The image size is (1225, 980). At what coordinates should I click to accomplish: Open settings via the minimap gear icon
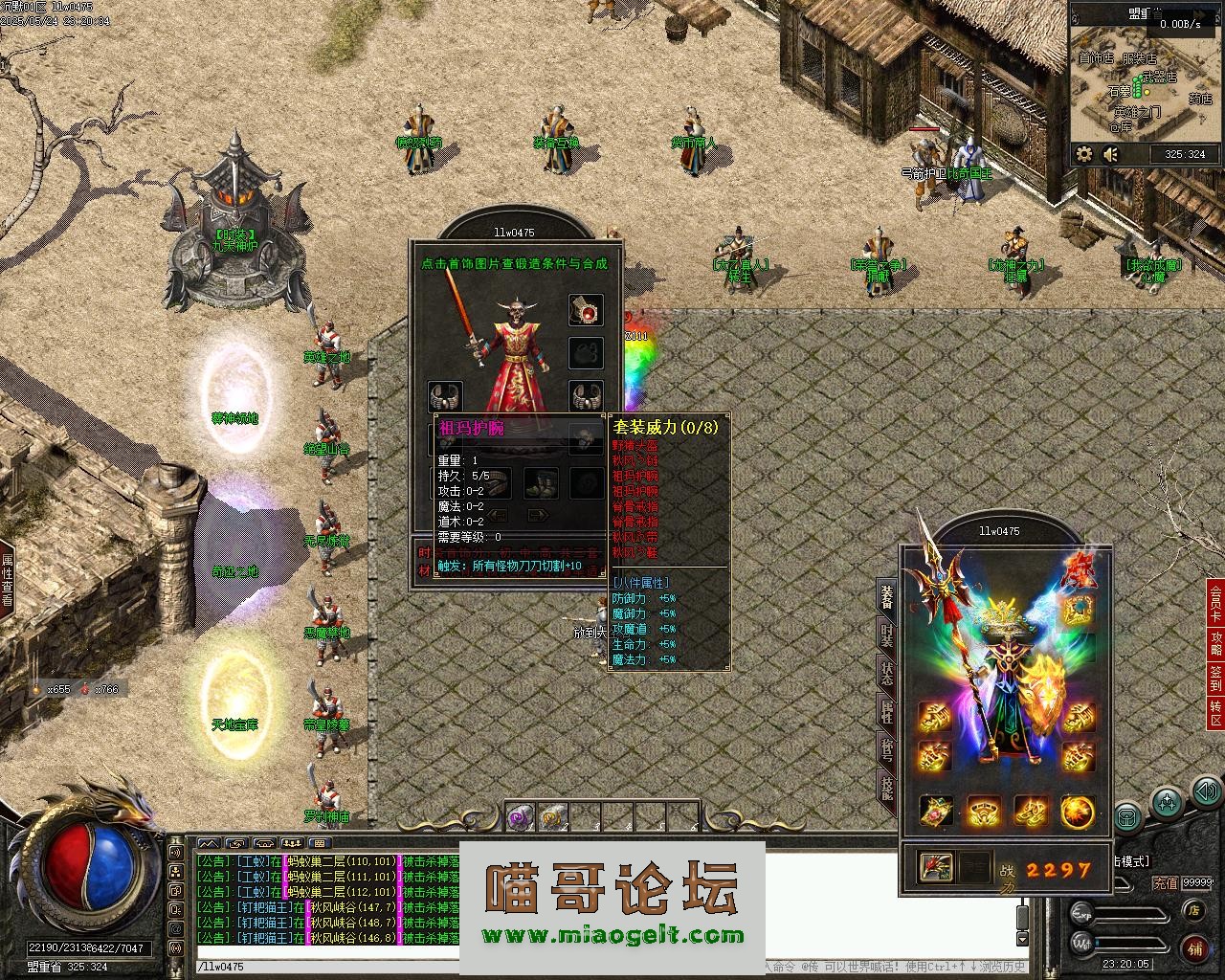1084,153
